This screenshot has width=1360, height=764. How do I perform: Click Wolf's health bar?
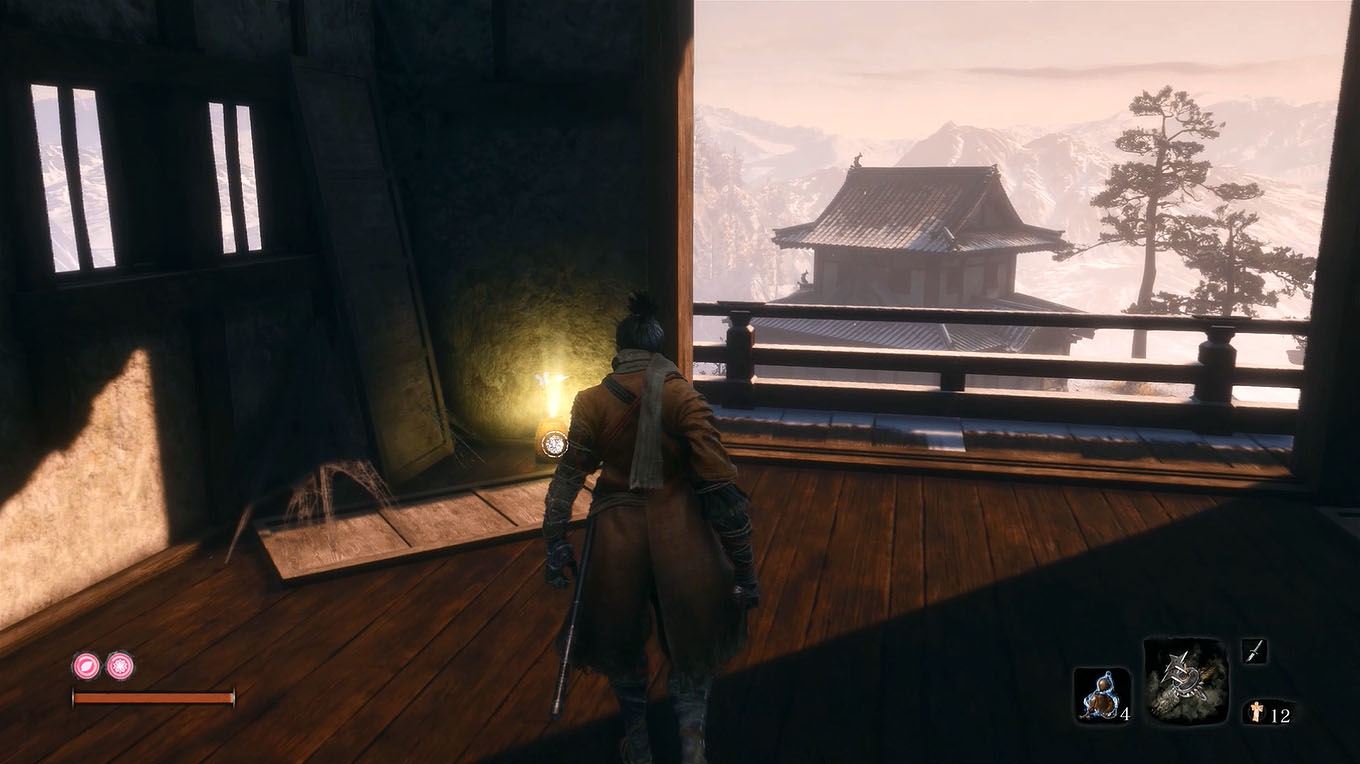pyautogui.click(x=154, y=697)
